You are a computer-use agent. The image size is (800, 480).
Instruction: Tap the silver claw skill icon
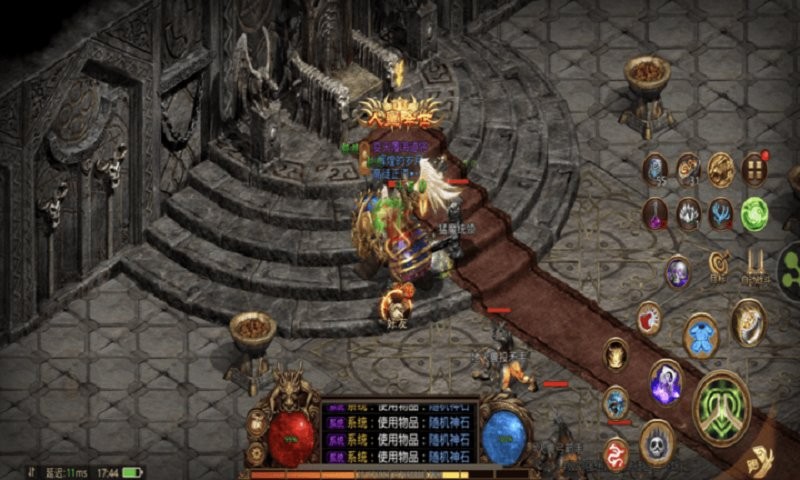tap(687, 213)
